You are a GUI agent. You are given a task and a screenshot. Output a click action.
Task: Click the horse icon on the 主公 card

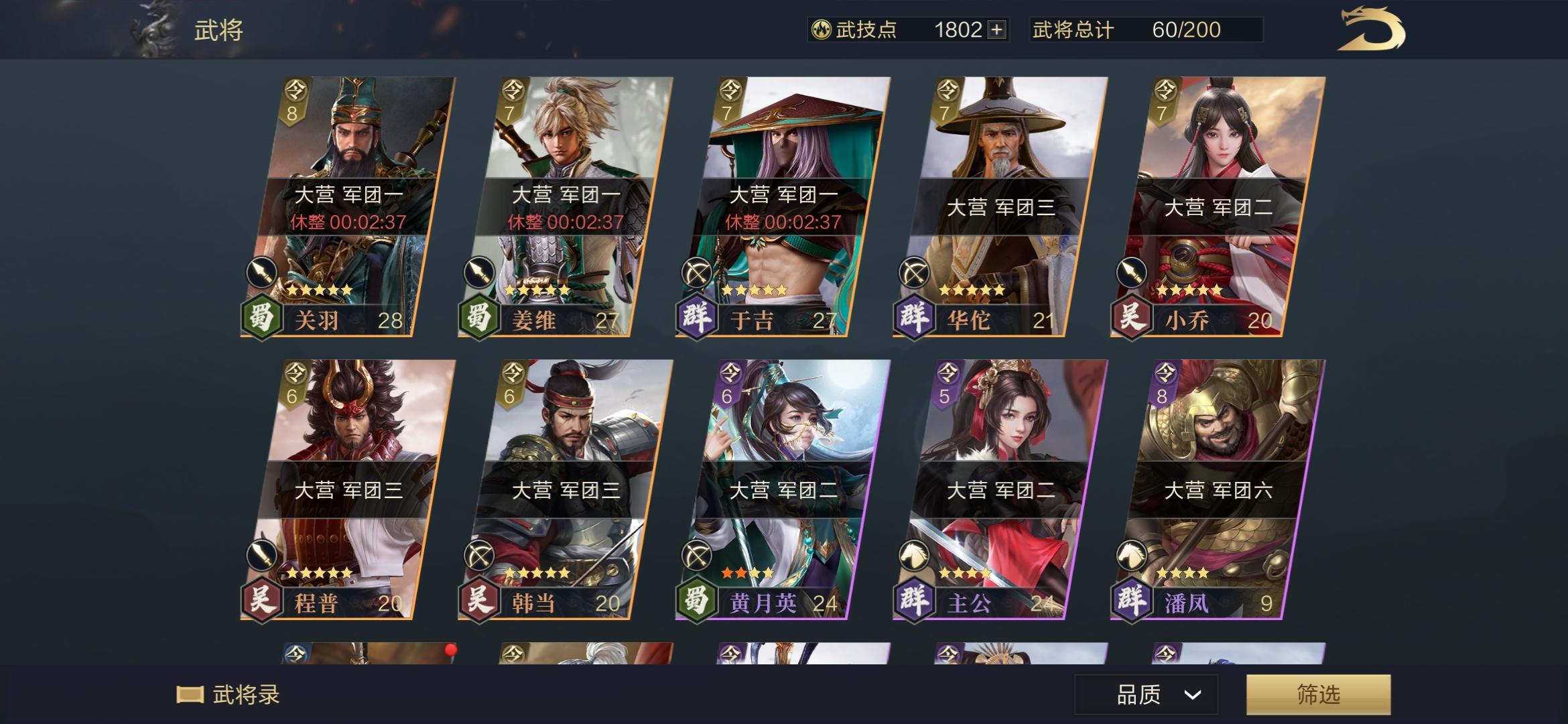pyautogui.click(x=915, y=554)
